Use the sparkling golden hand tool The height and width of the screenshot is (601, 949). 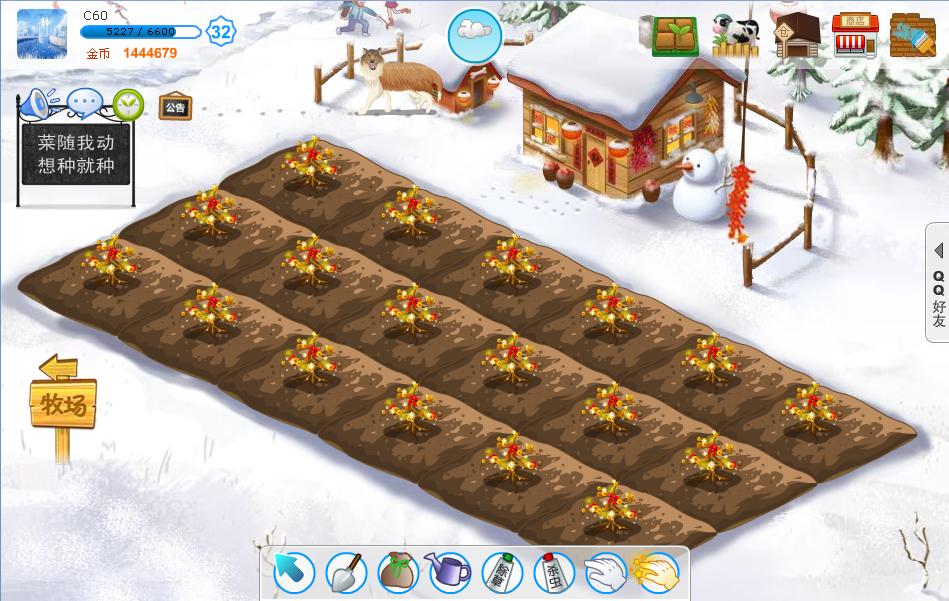[656, 573]
